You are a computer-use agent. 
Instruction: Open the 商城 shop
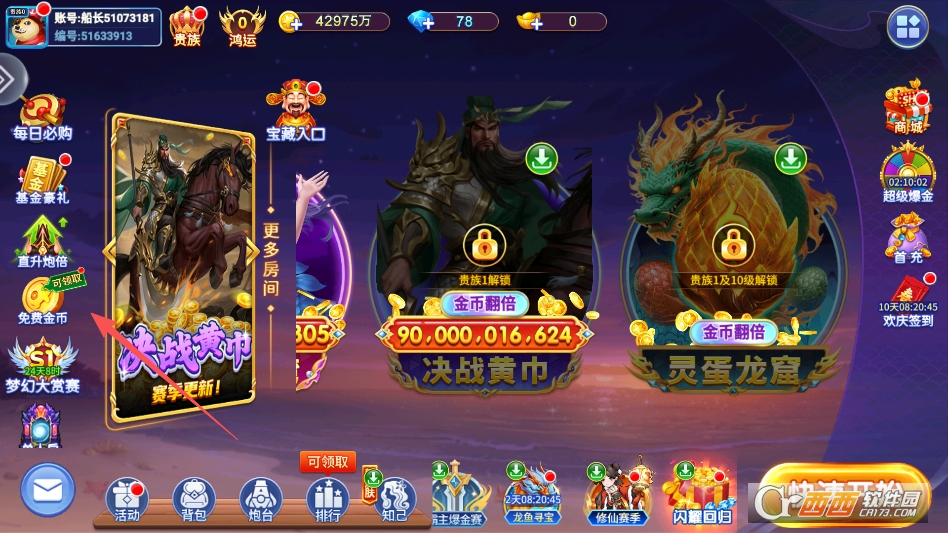click(907, 108)
